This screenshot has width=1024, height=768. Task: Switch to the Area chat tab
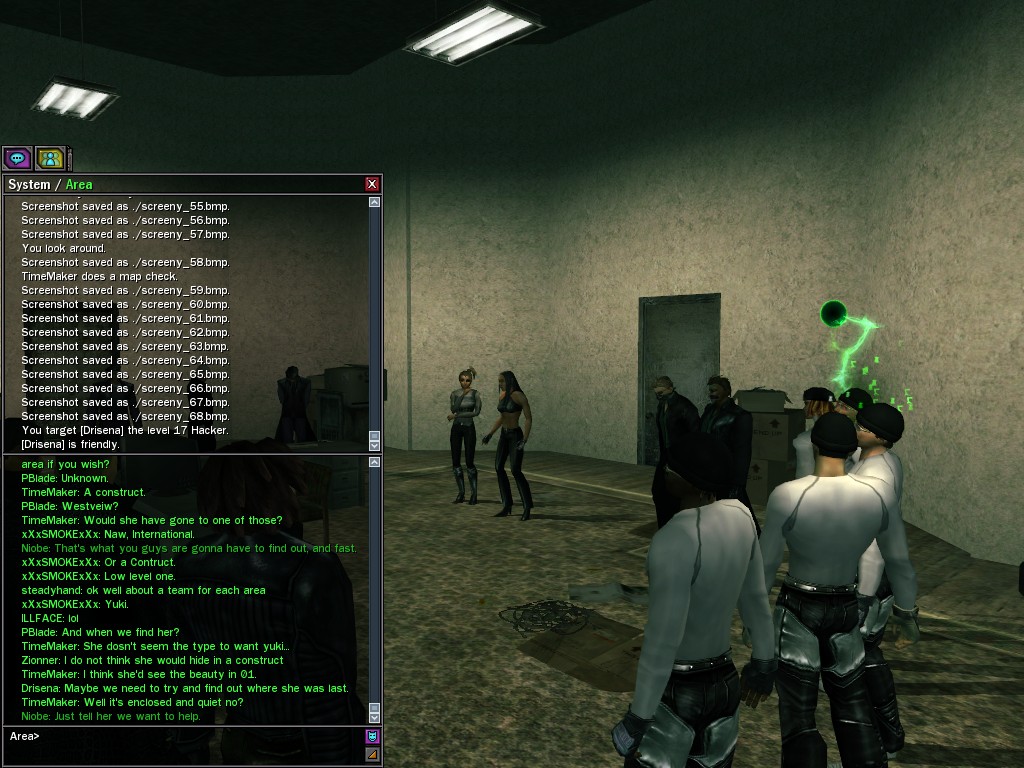(79, 185)
